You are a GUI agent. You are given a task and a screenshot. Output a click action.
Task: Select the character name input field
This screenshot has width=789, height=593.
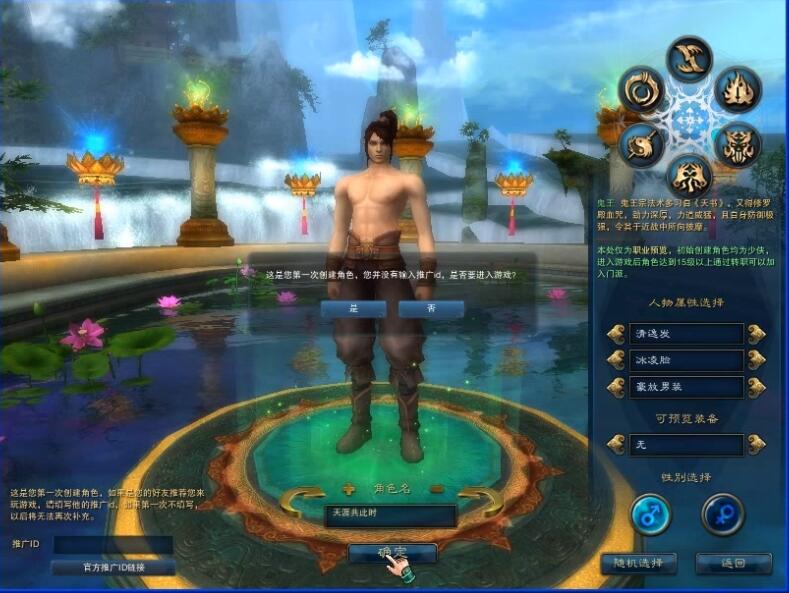click(390, 516)
